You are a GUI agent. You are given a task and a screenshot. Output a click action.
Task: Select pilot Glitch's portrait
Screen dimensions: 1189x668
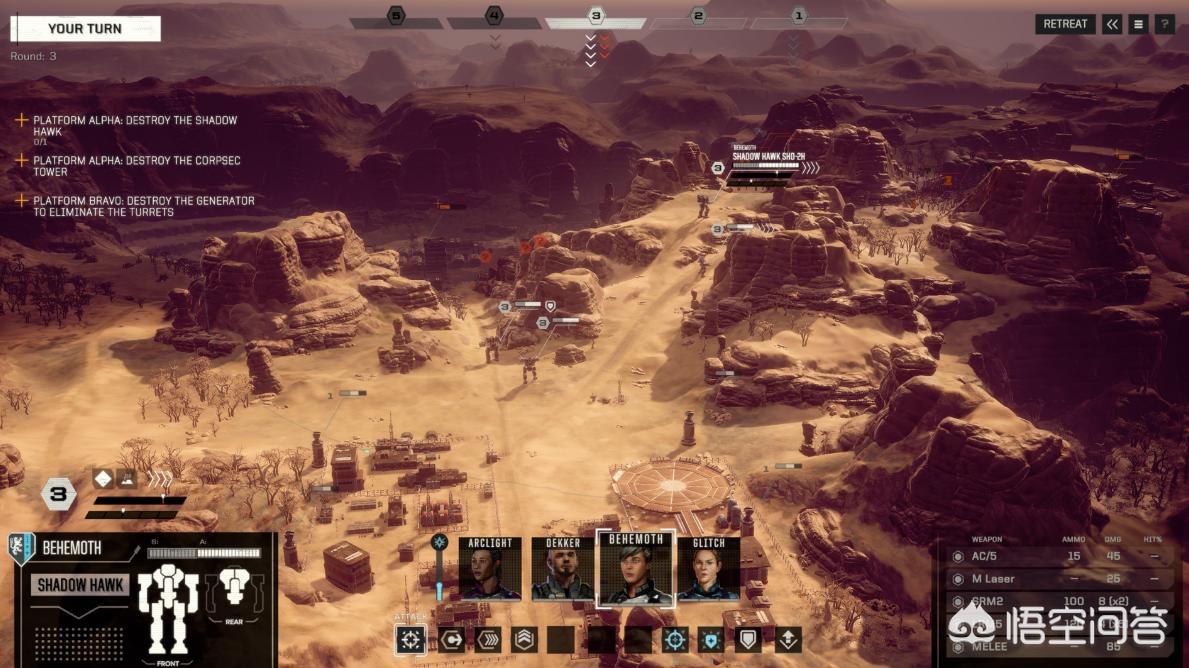pyautogui.click(x=709, y=569)
